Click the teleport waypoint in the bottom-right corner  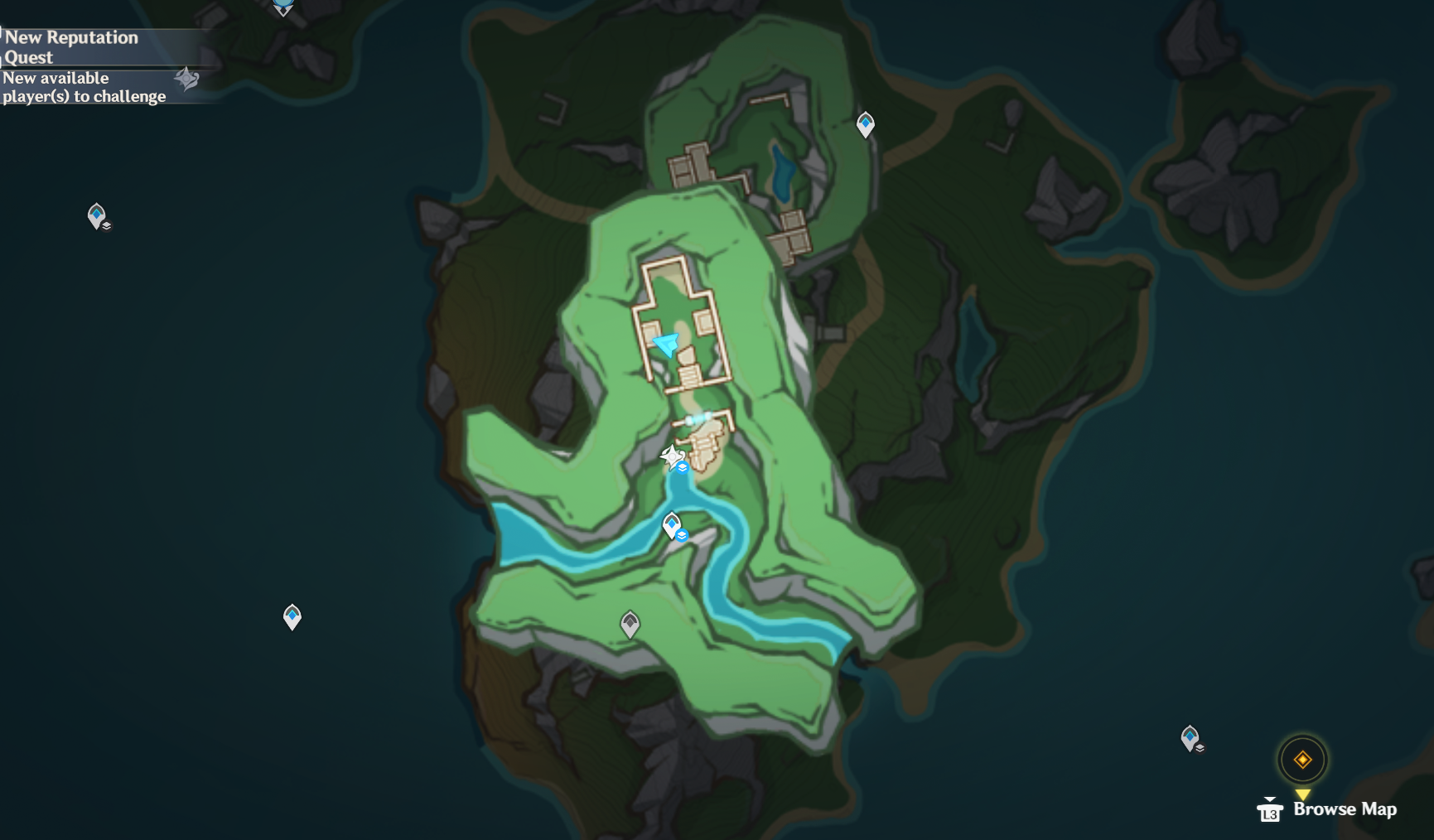[1190, 734]
